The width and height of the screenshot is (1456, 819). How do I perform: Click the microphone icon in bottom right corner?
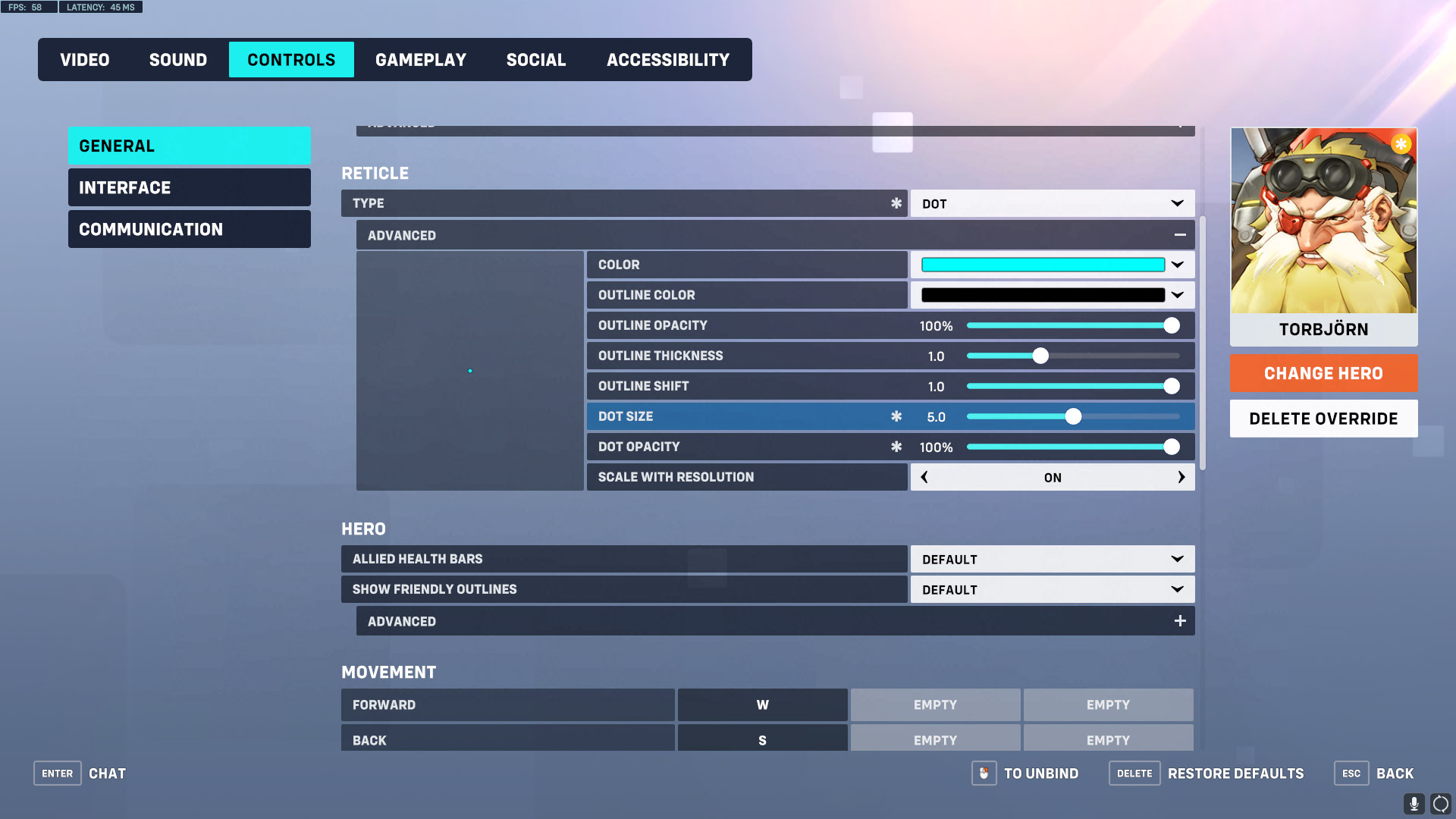click(x=1415, y=802)
